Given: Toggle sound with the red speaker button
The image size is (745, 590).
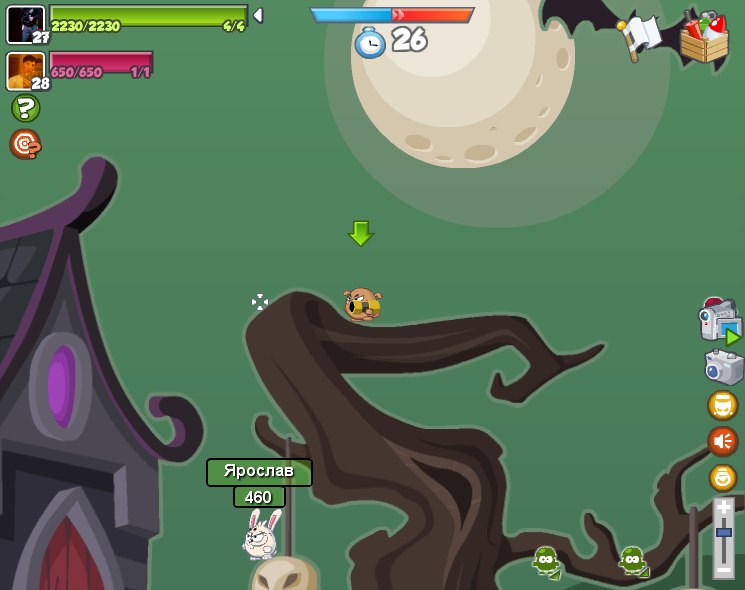Looking at the screenshot, I should point(722,441).
